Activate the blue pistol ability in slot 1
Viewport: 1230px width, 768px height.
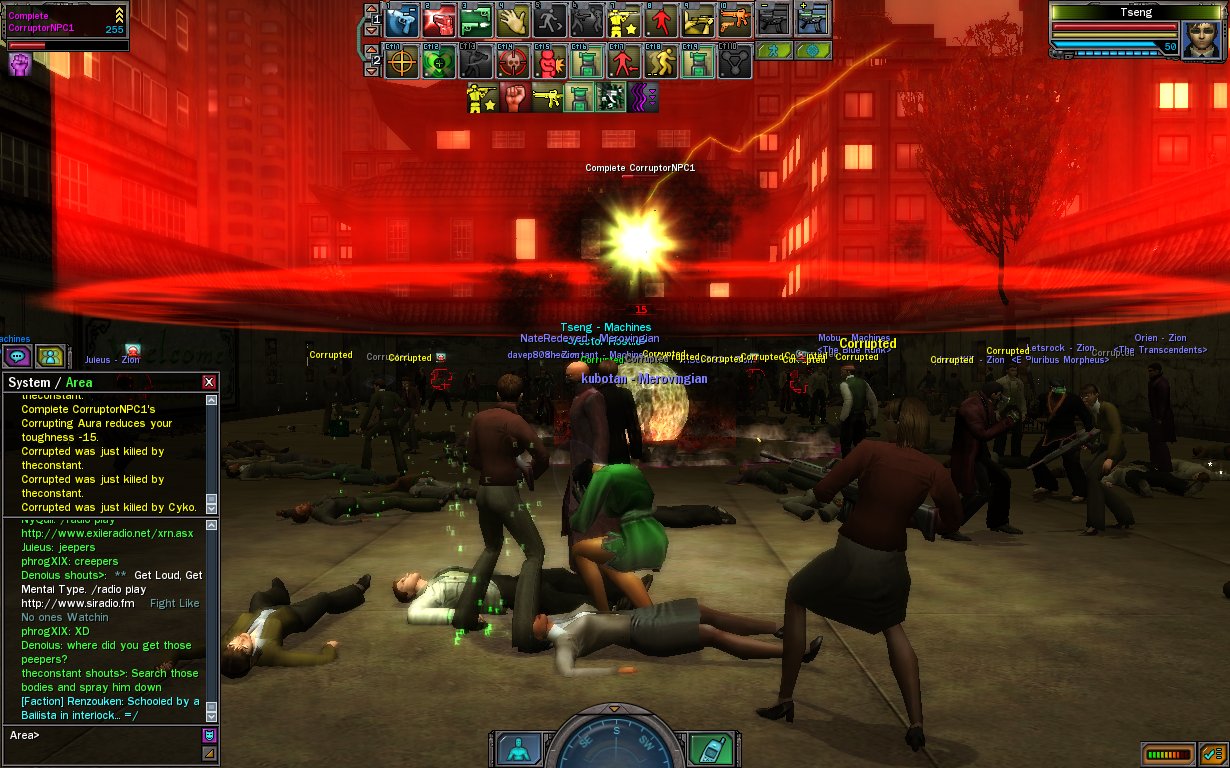[x=402, y=19]
